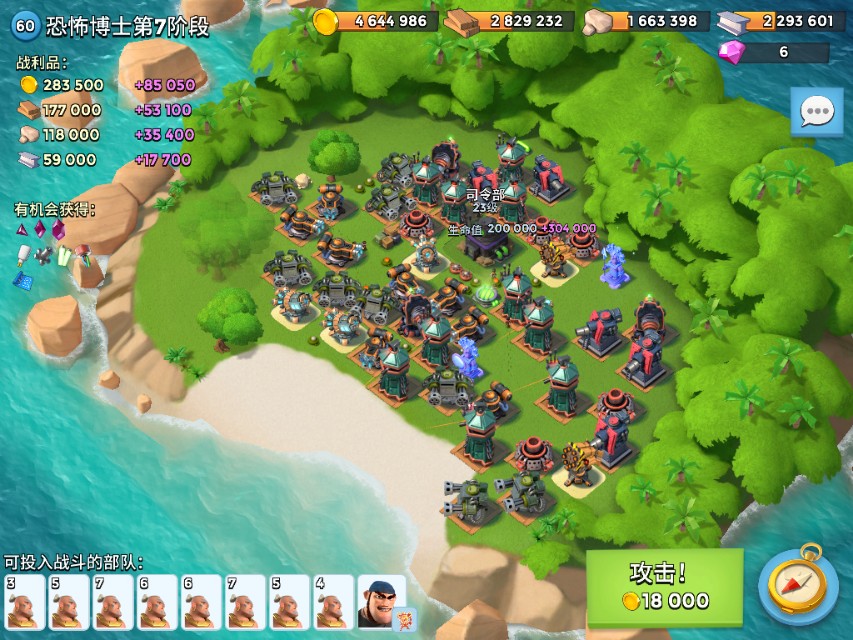The height and width of the screenshot is (640, 853).
Task: Open the chat speech bubble
Action: point(816,111)
